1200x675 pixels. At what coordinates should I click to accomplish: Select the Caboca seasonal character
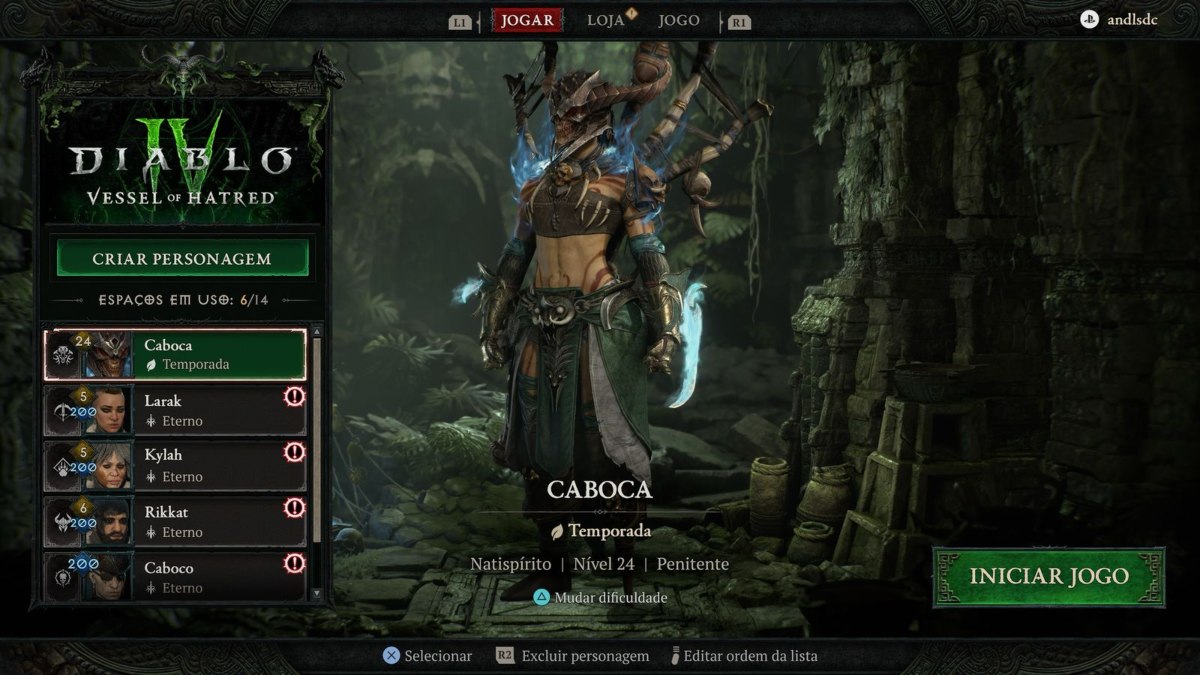tap(175, 355)
